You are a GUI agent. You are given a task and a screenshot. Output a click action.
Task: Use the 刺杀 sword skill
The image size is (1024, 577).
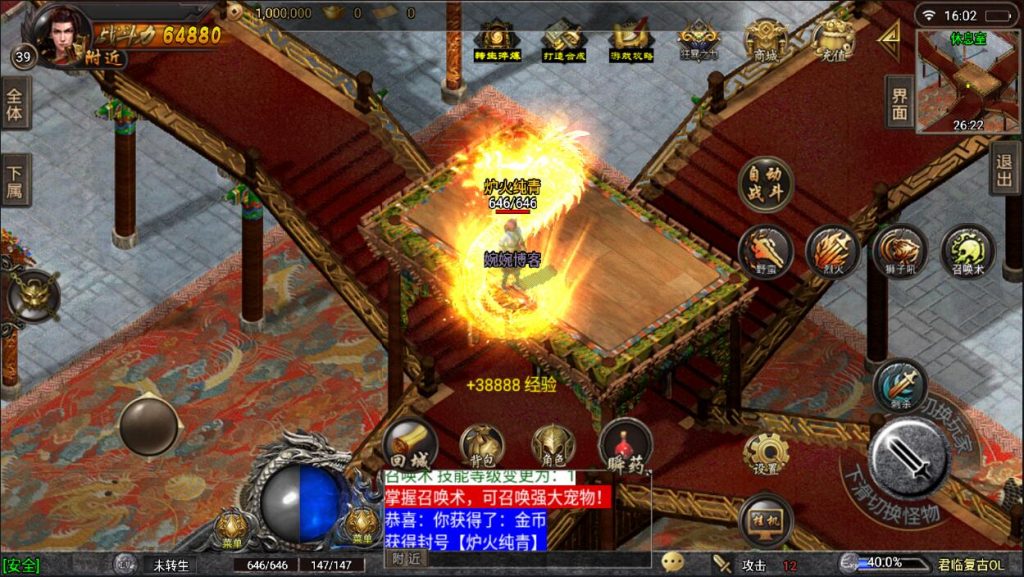(x=899, y=386)
